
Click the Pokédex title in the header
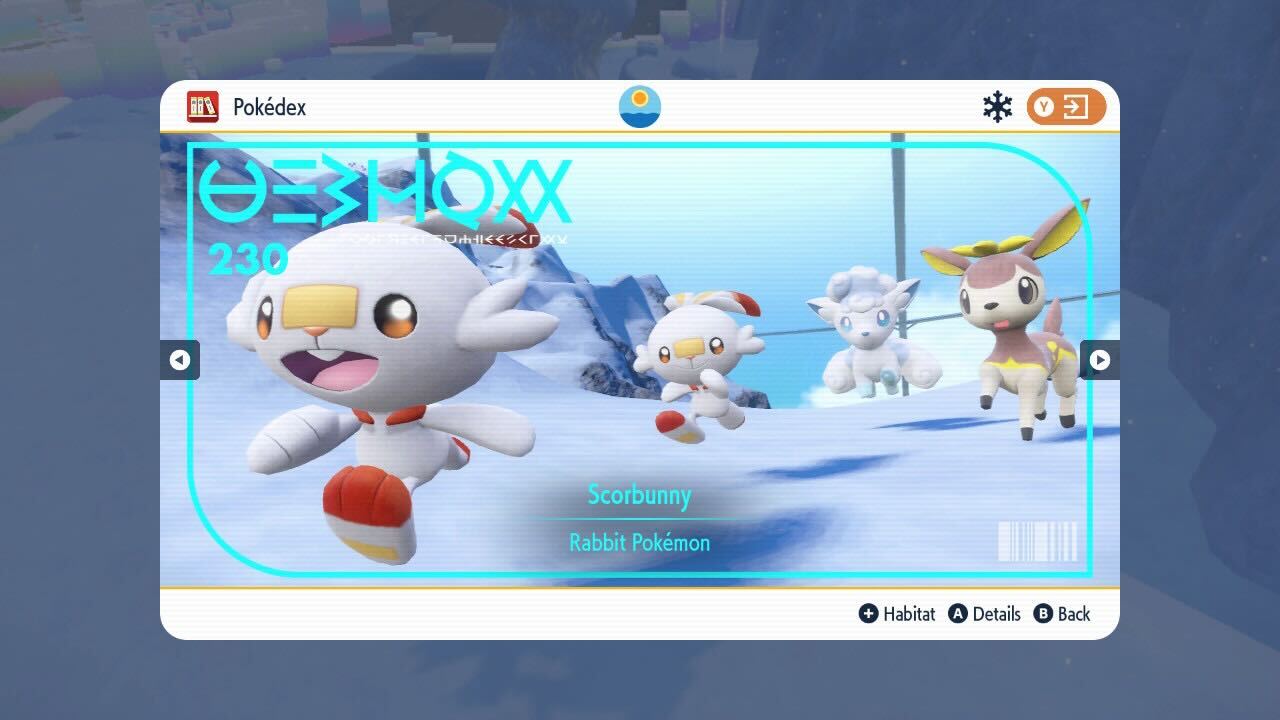tap(268, 106)
